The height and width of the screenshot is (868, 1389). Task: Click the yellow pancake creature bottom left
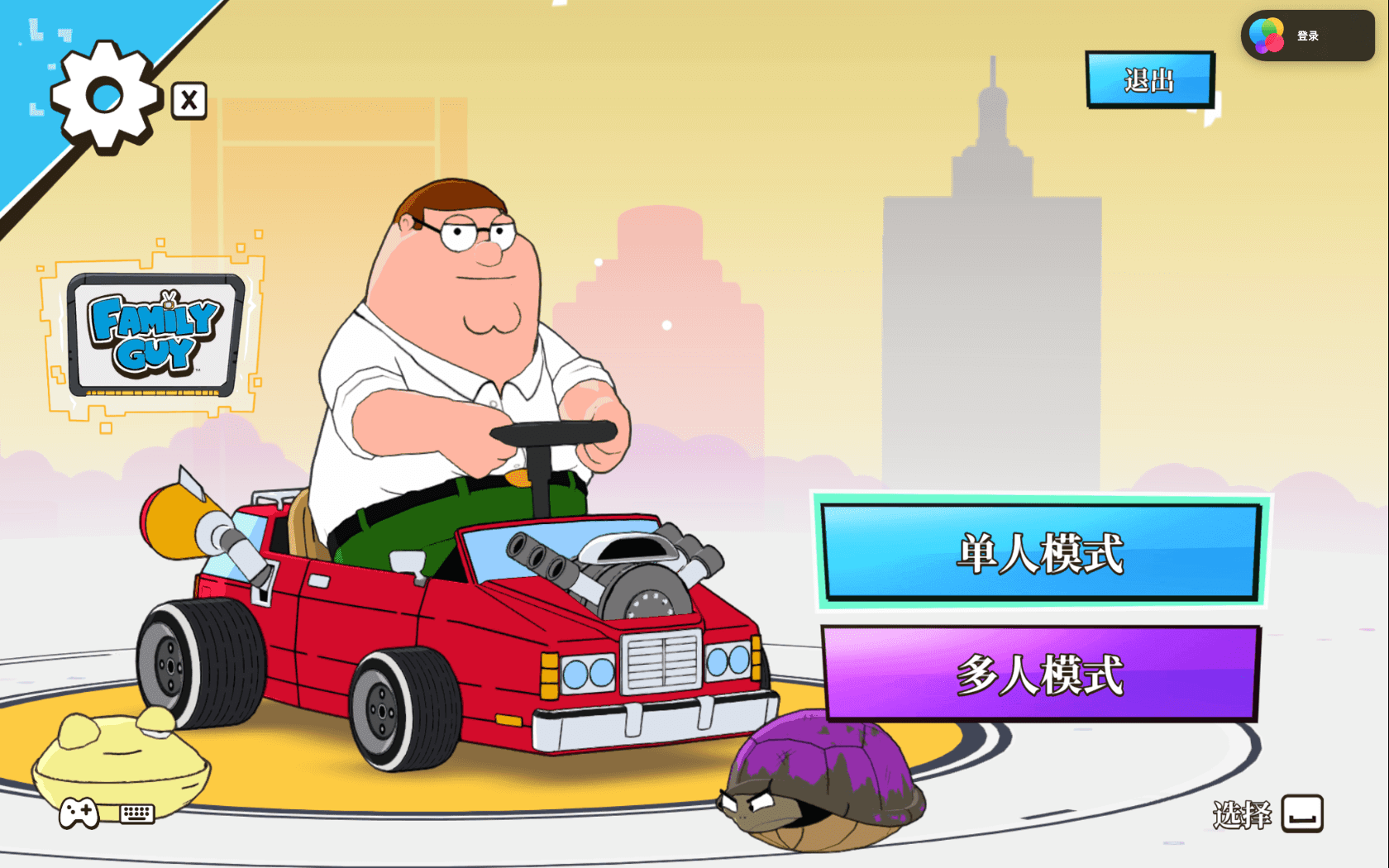pyautogui.click(x=124, y=761)
